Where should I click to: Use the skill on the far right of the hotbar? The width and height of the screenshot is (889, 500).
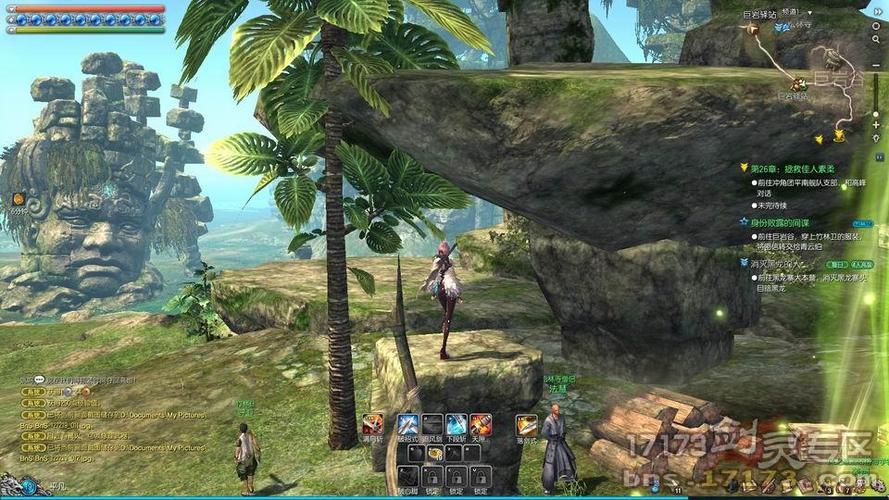(x=526, y=424)
